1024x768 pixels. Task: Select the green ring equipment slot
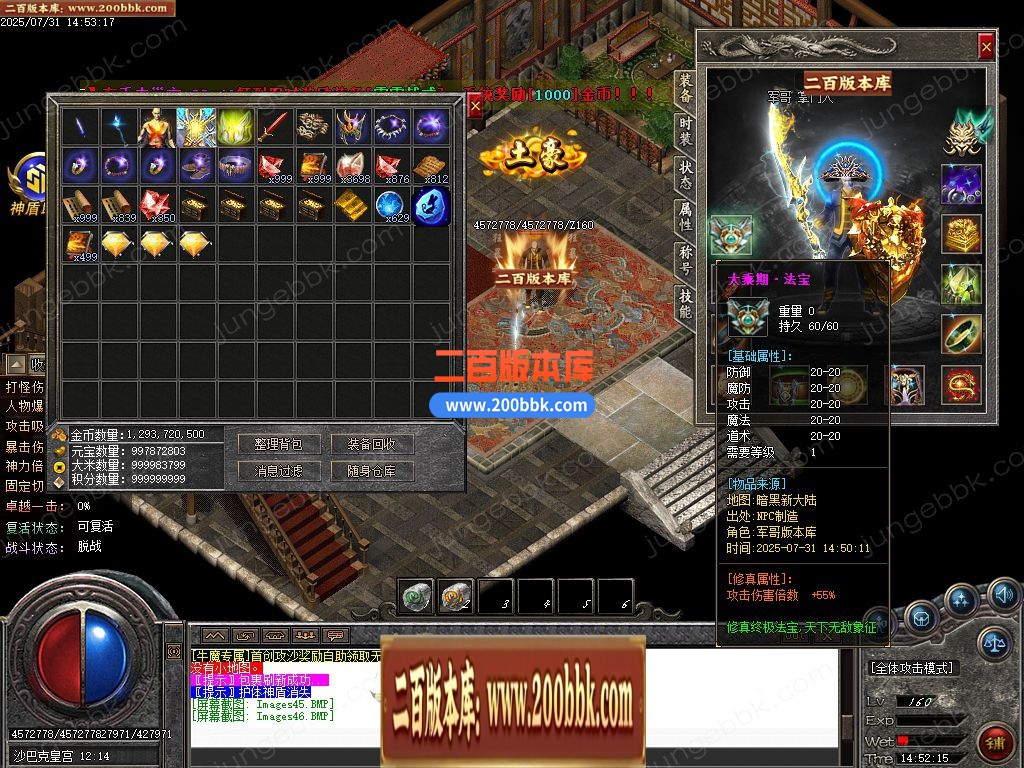(x=961, y=334)
